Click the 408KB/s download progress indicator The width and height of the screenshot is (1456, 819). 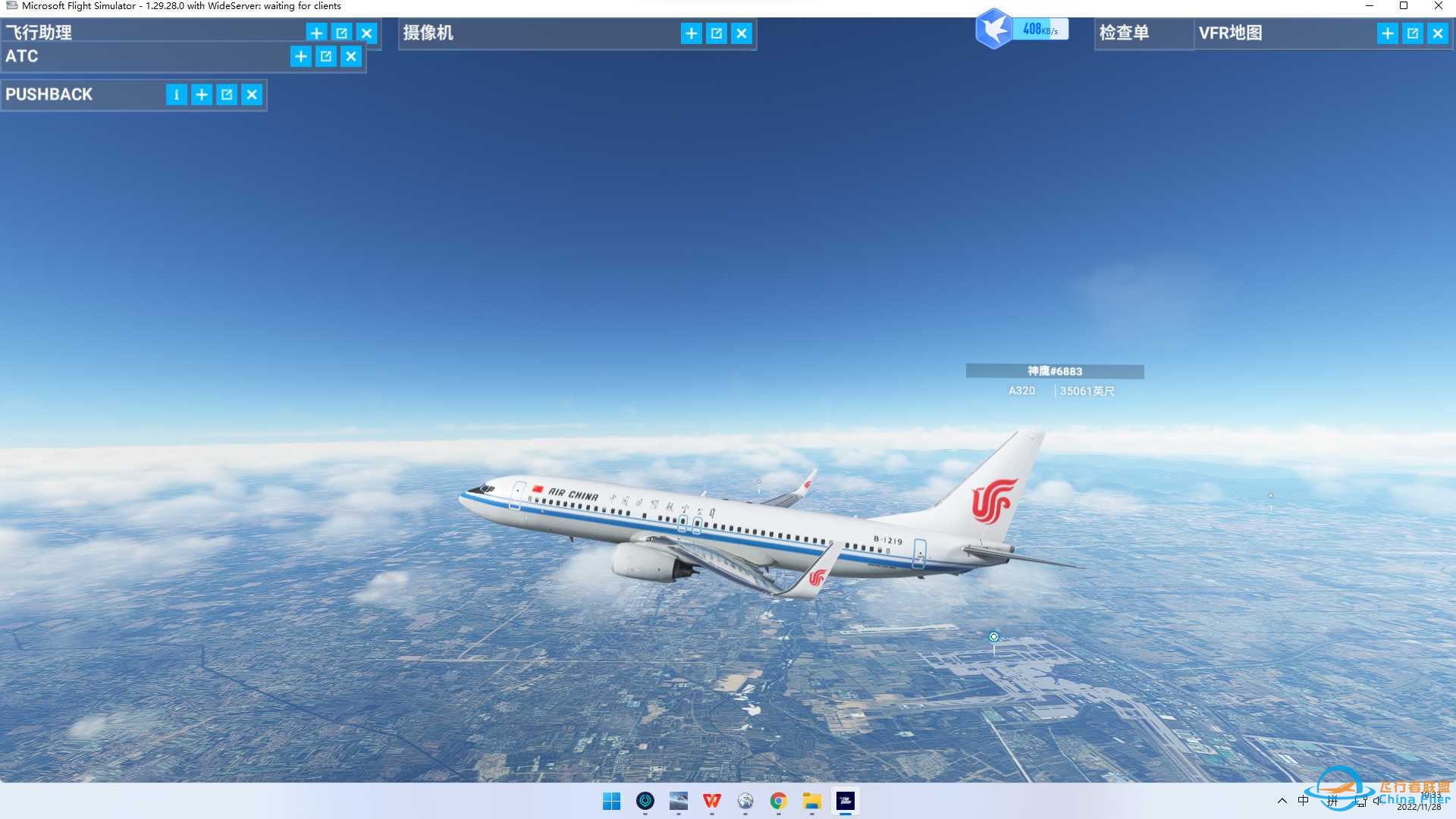(x=1040, y=29)
